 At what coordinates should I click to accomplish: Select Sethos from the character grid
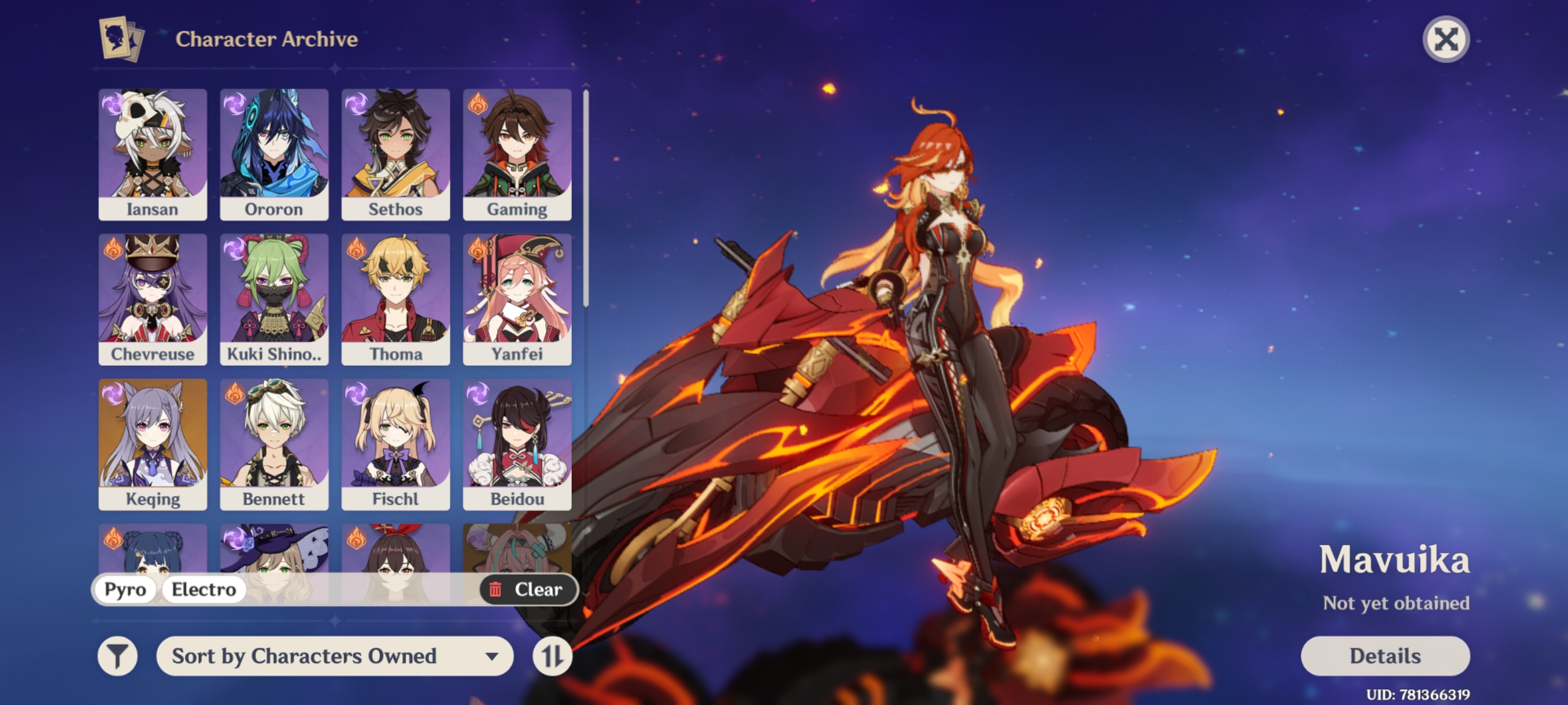[395, 153]
